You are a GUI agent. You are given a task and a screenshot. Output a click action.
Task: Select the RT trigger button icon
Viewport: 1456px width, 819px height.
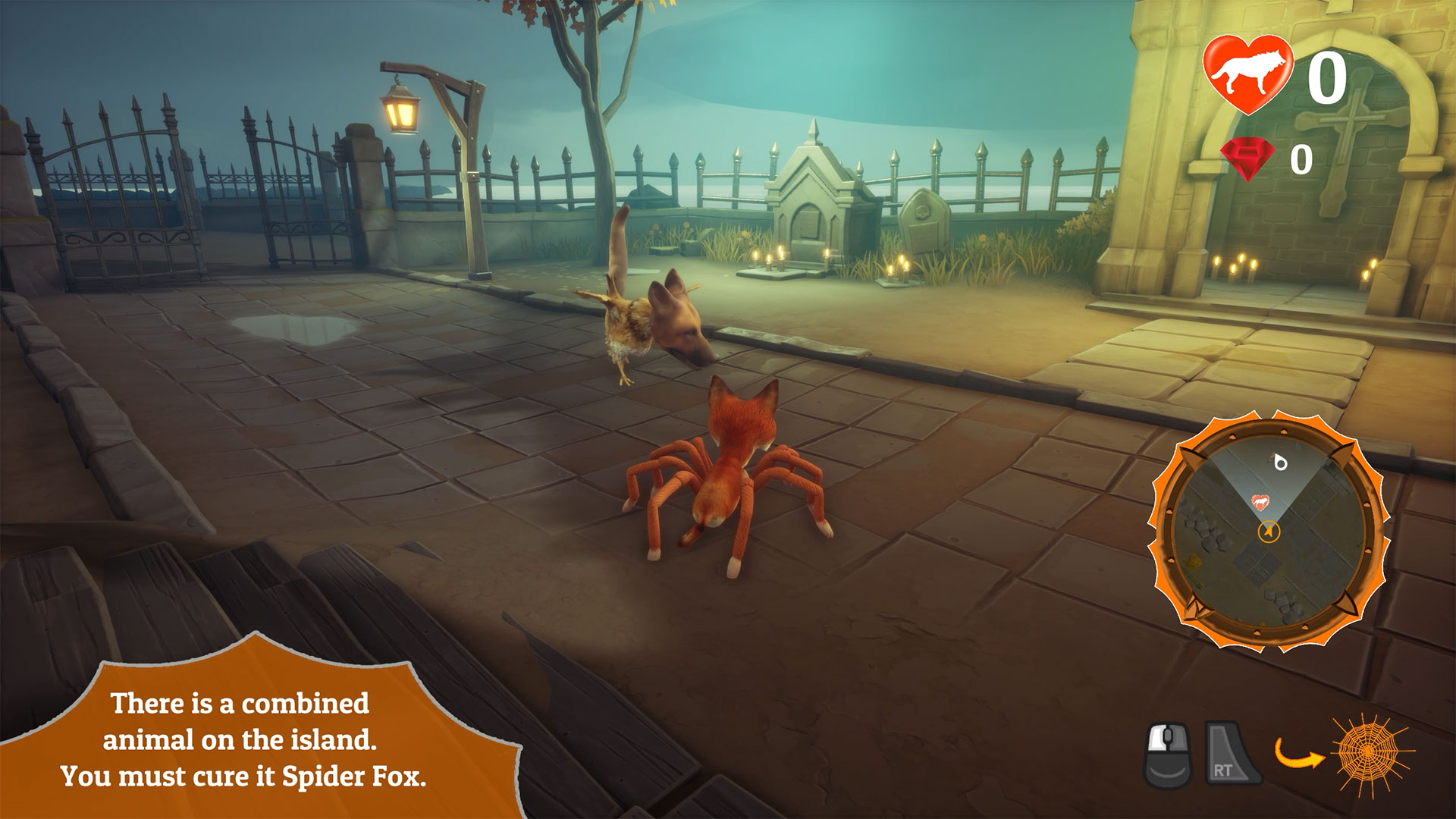1232,754
